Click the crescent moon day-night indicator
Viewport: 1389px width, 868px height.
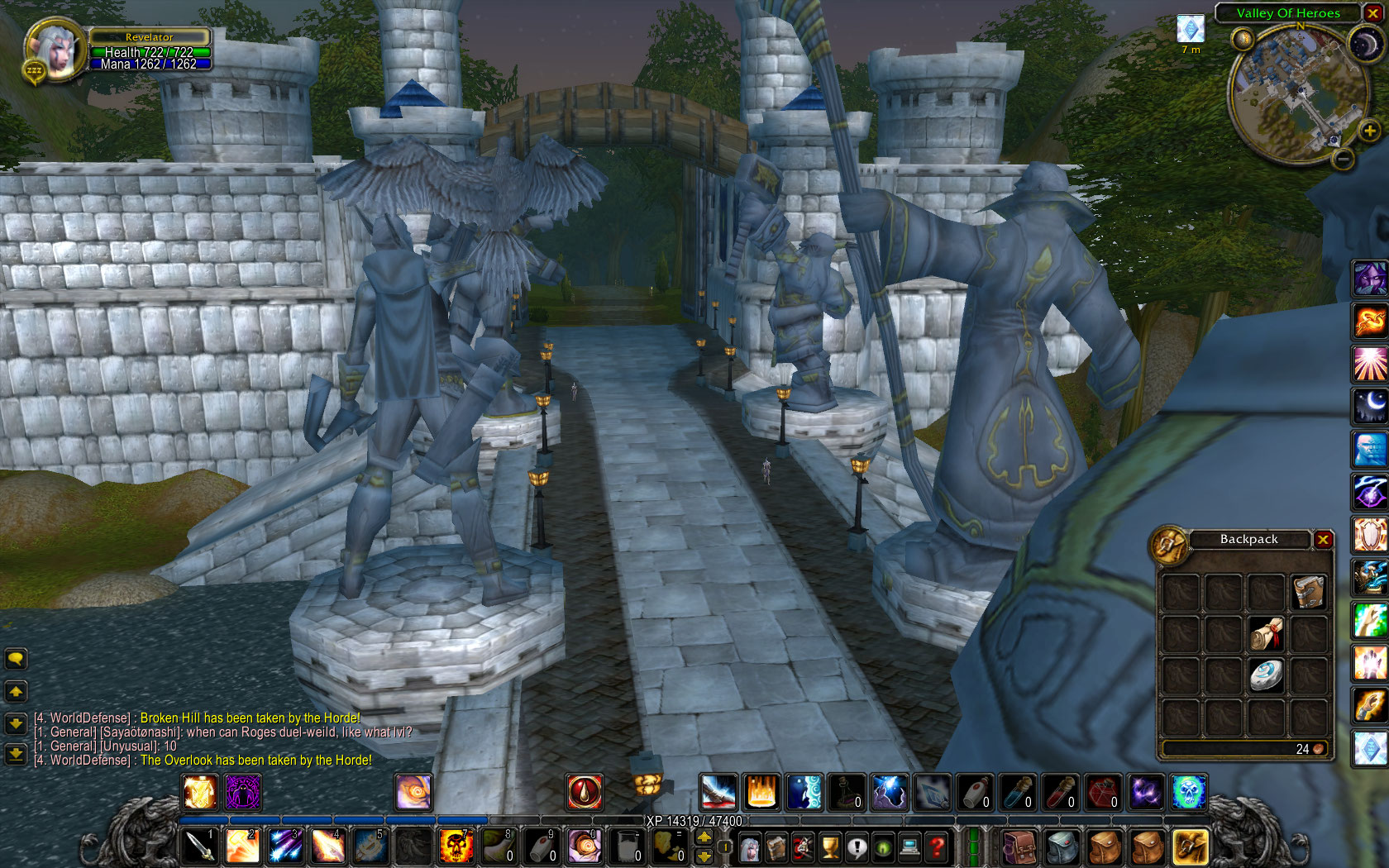click(x=1363, y=44)
